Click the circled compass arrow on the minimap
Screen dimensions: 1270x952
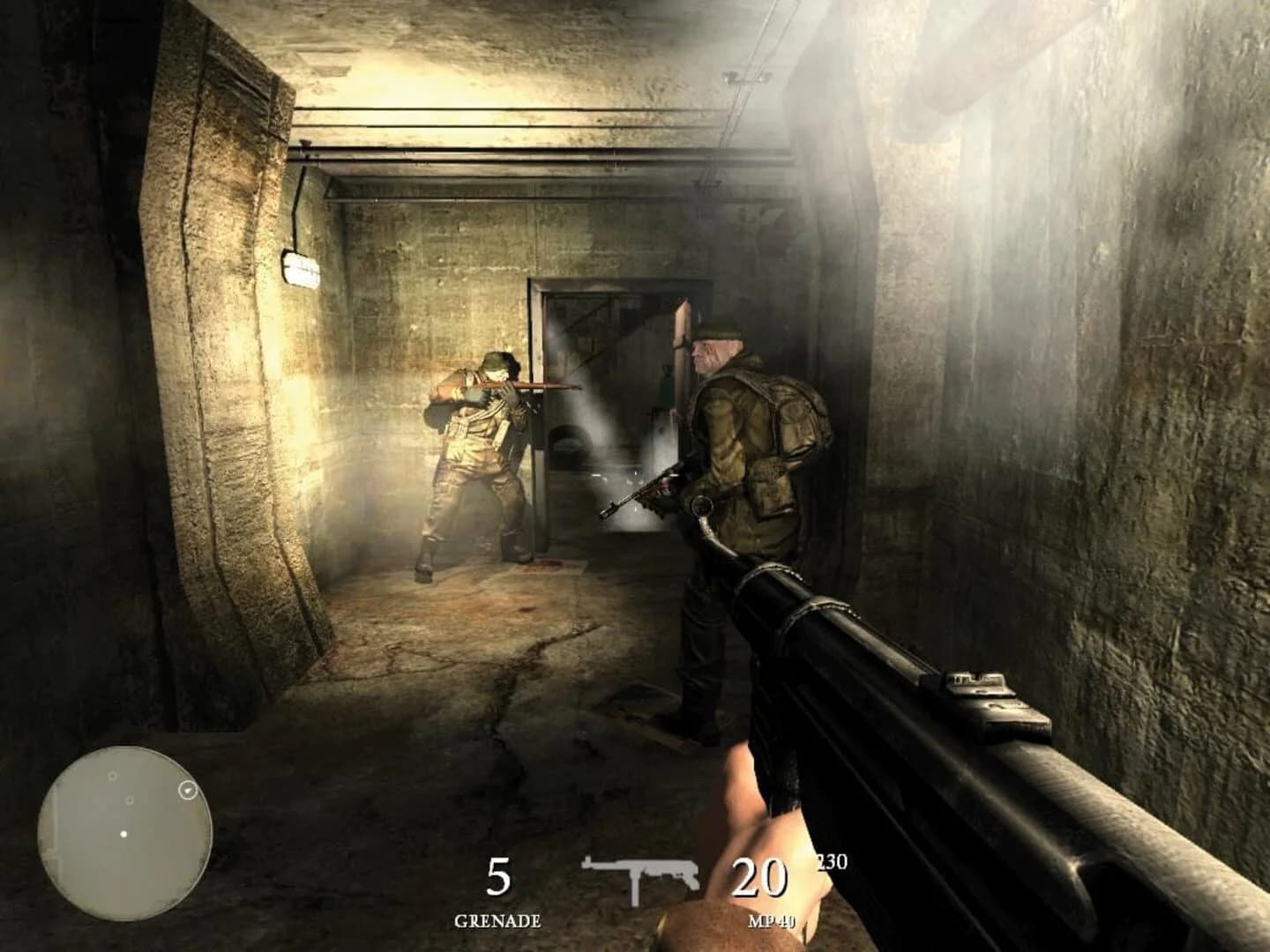coord(188,790)
